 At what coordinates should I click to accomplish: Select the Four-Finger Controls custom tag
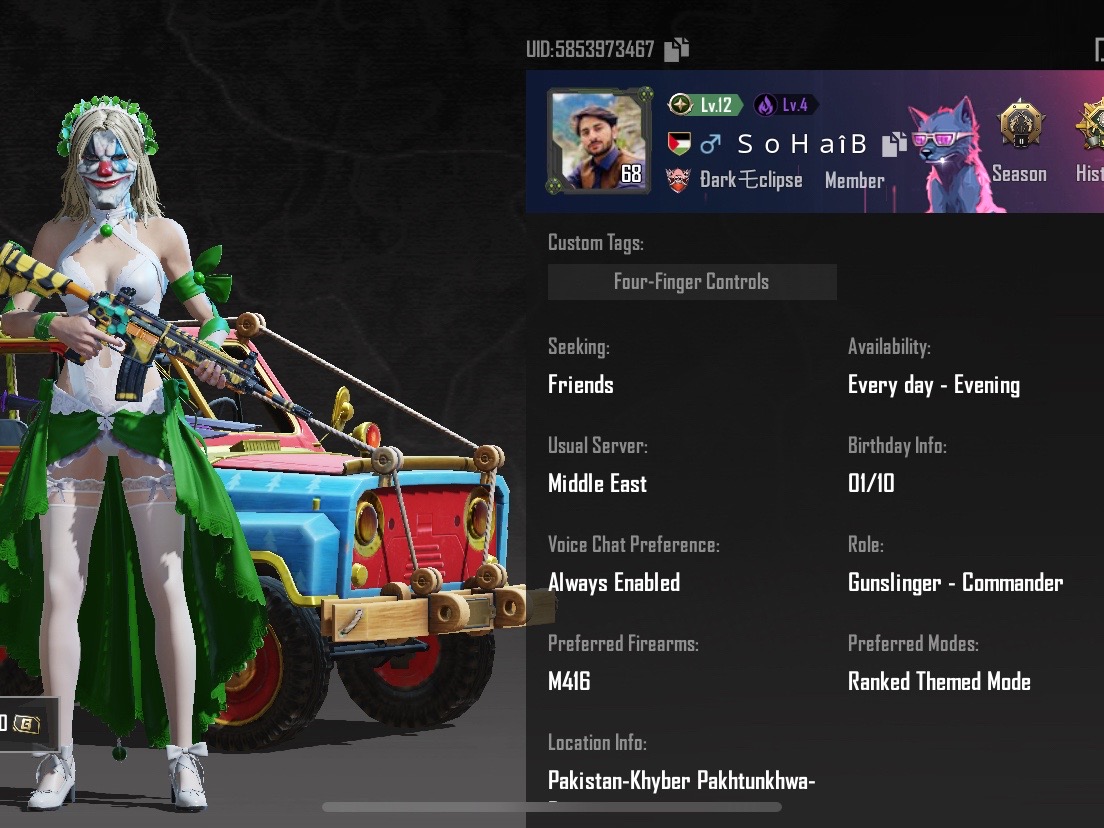pos(692,282)
